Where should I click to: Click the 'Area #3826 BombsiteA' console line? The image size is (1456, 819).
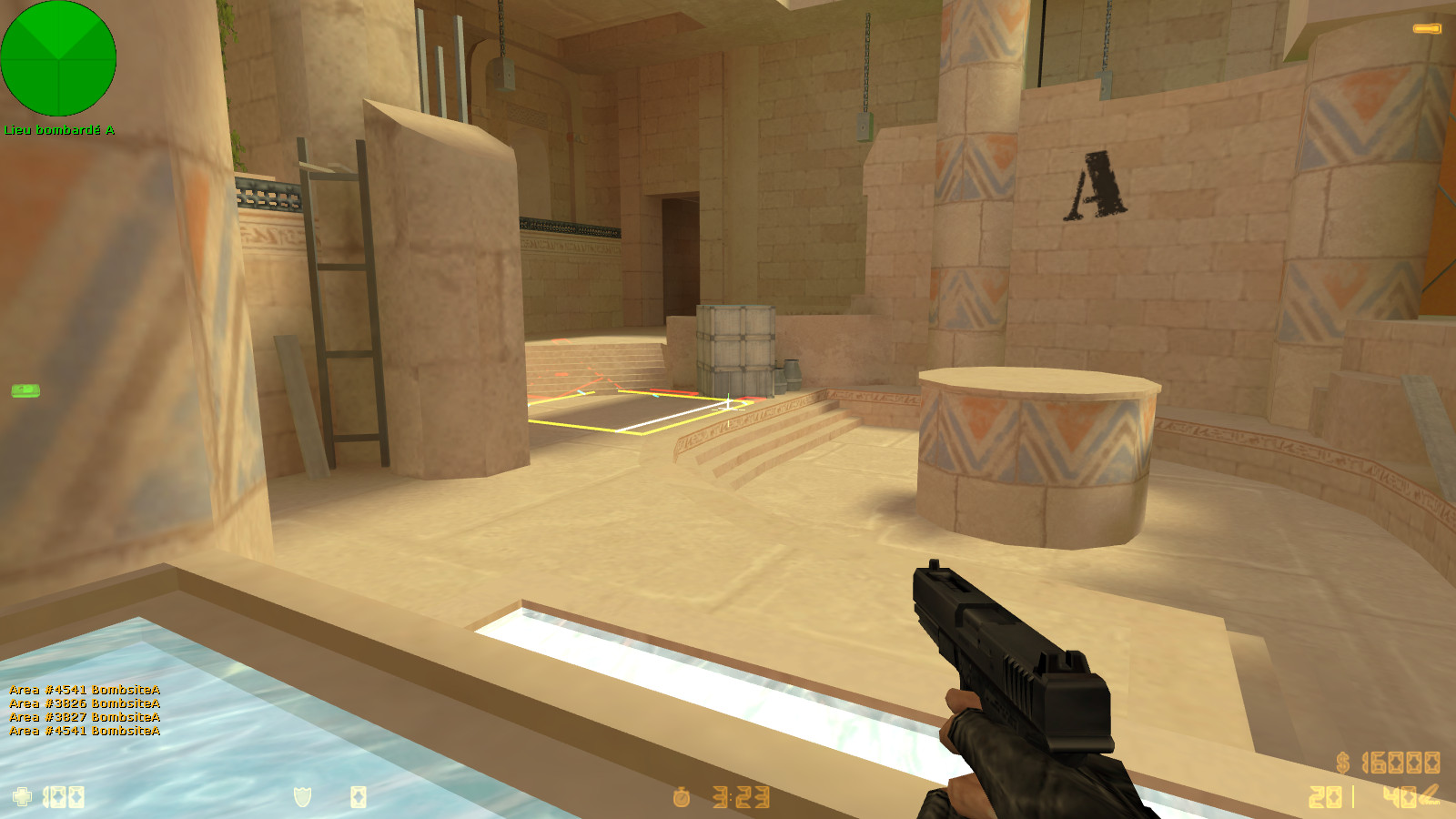(83, 703)
